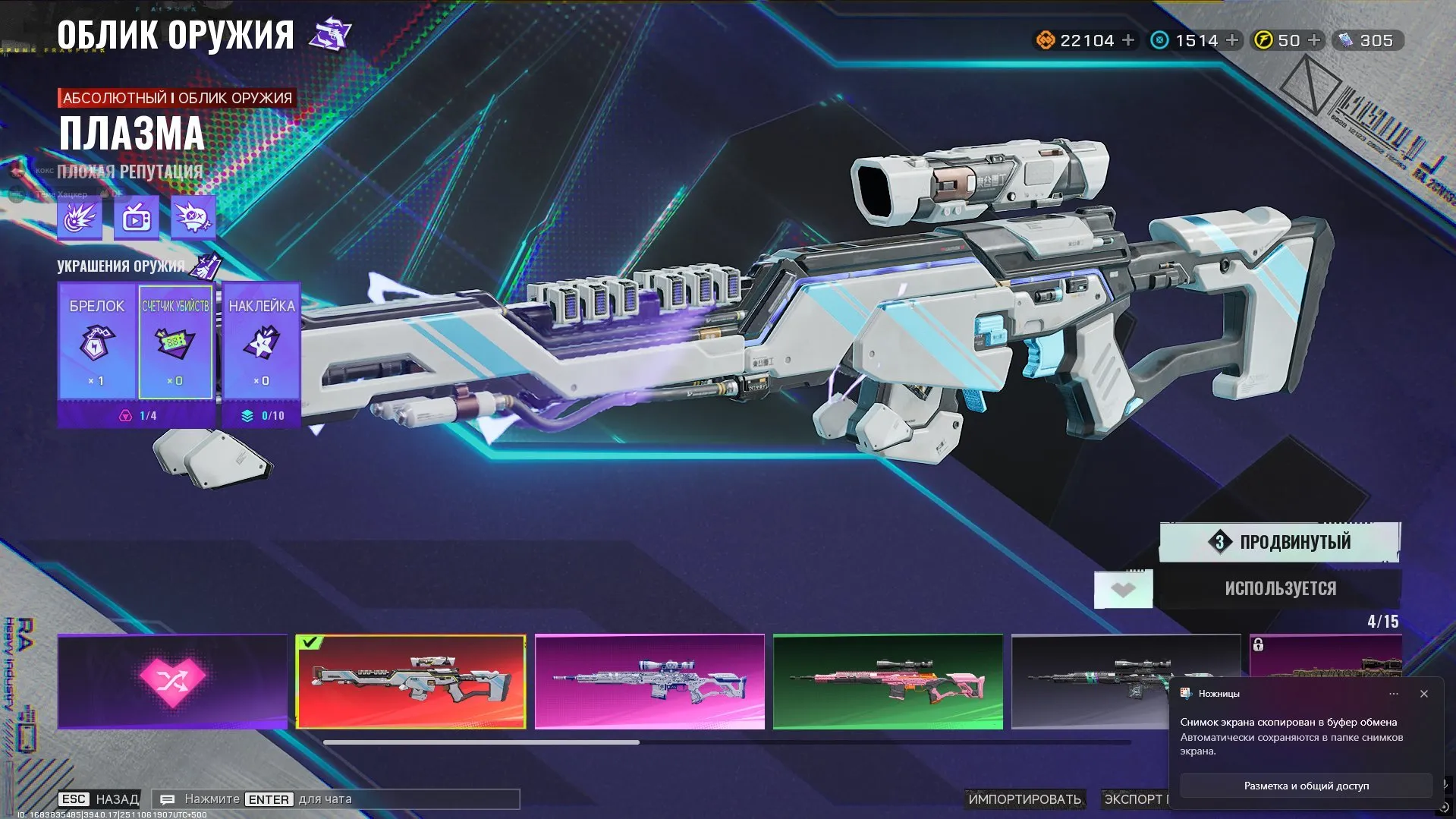The height and width of the screenshot is (819, 1456).
Task: Select the СЧЕТЧИК УБИЙСТВ kill counter slot
Action: click(176, 342)
